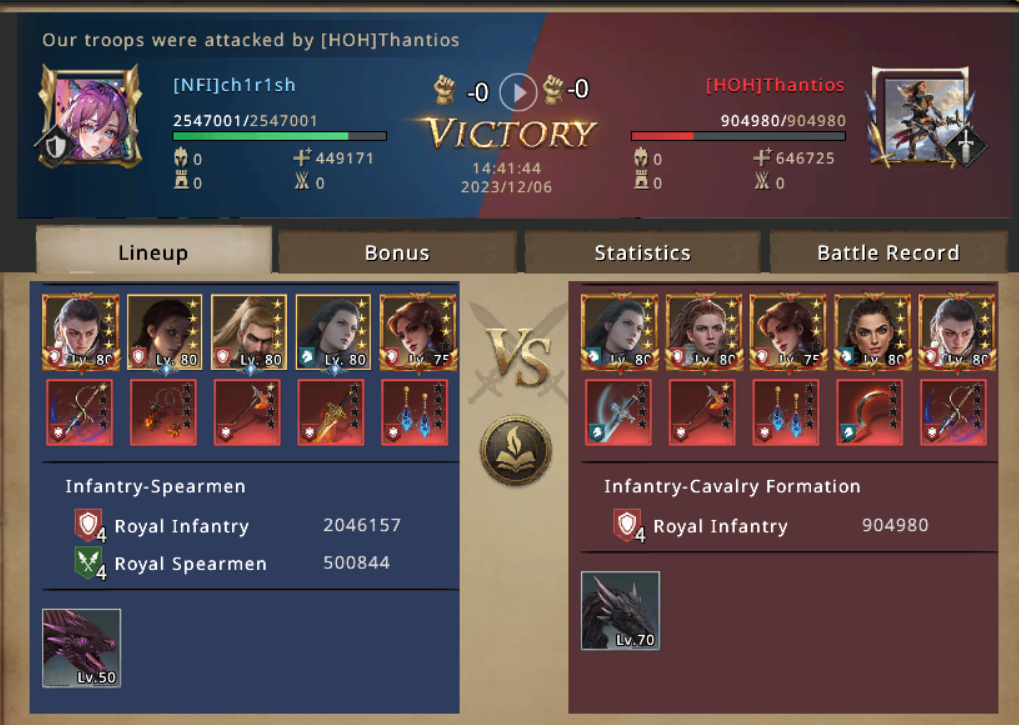Screen dimensions: 1019x725
Task: View the Battle Record tab
Action: [x=888, y=252]
